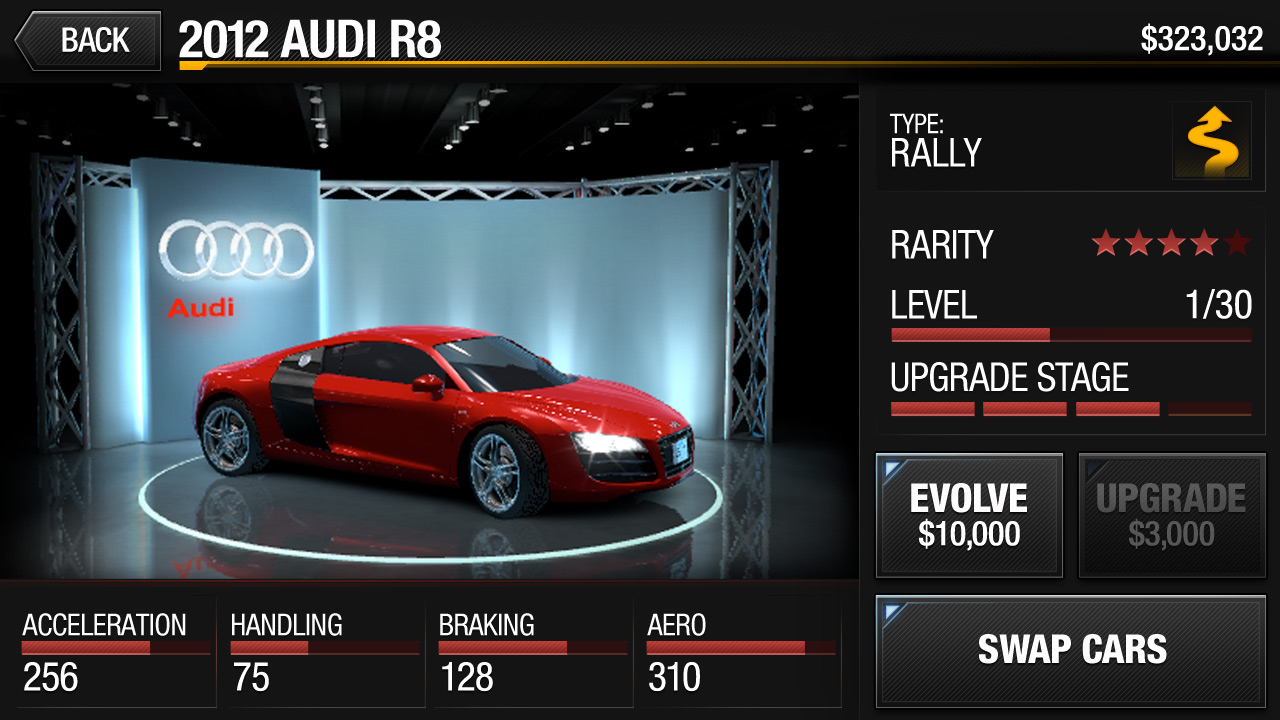Open the Swap Cars screen
The image size is (1280, 720).
pos(1071,650)
